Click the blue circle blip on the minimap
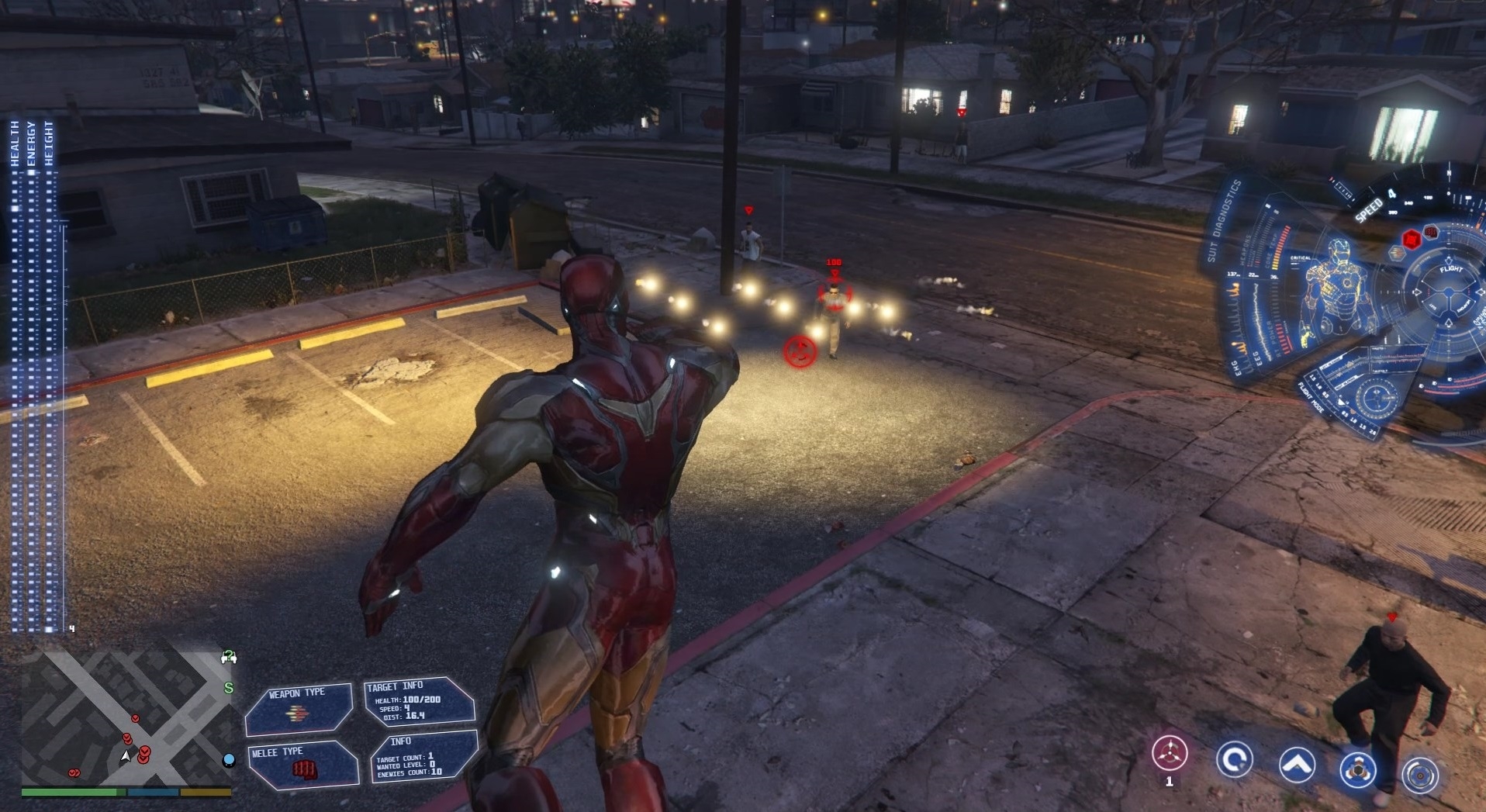1486x812 pixels. (229, 759)
